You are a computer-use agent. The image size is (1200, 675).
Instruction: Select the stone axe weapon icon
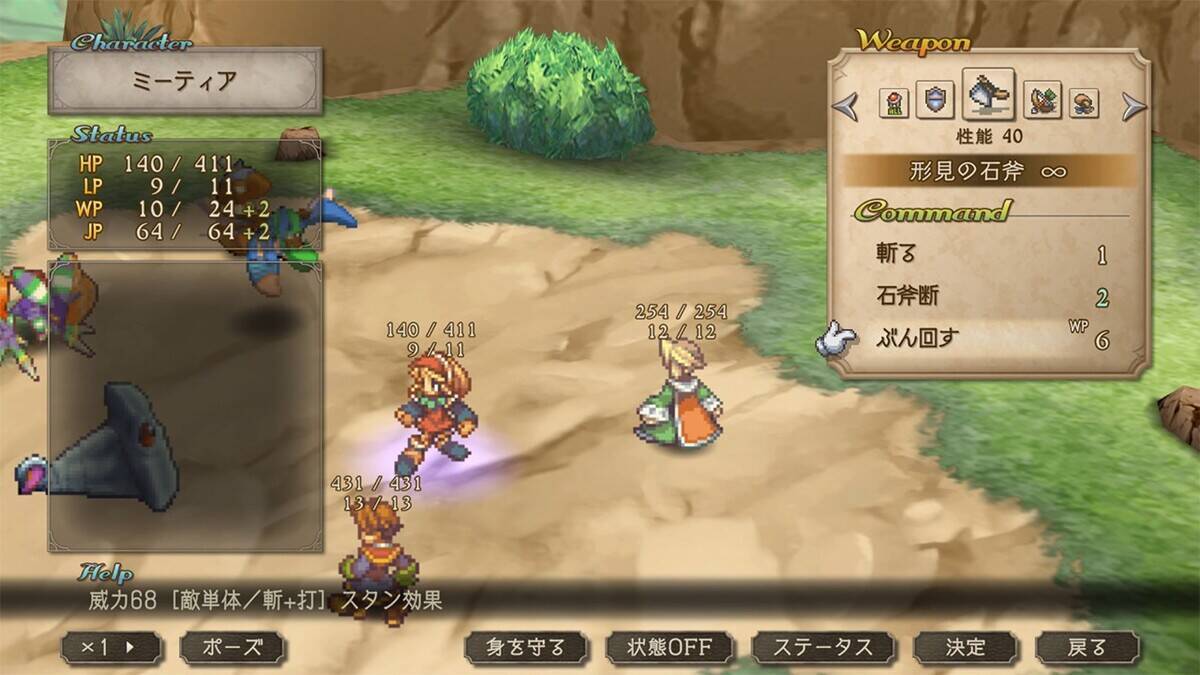click(988, 96)
